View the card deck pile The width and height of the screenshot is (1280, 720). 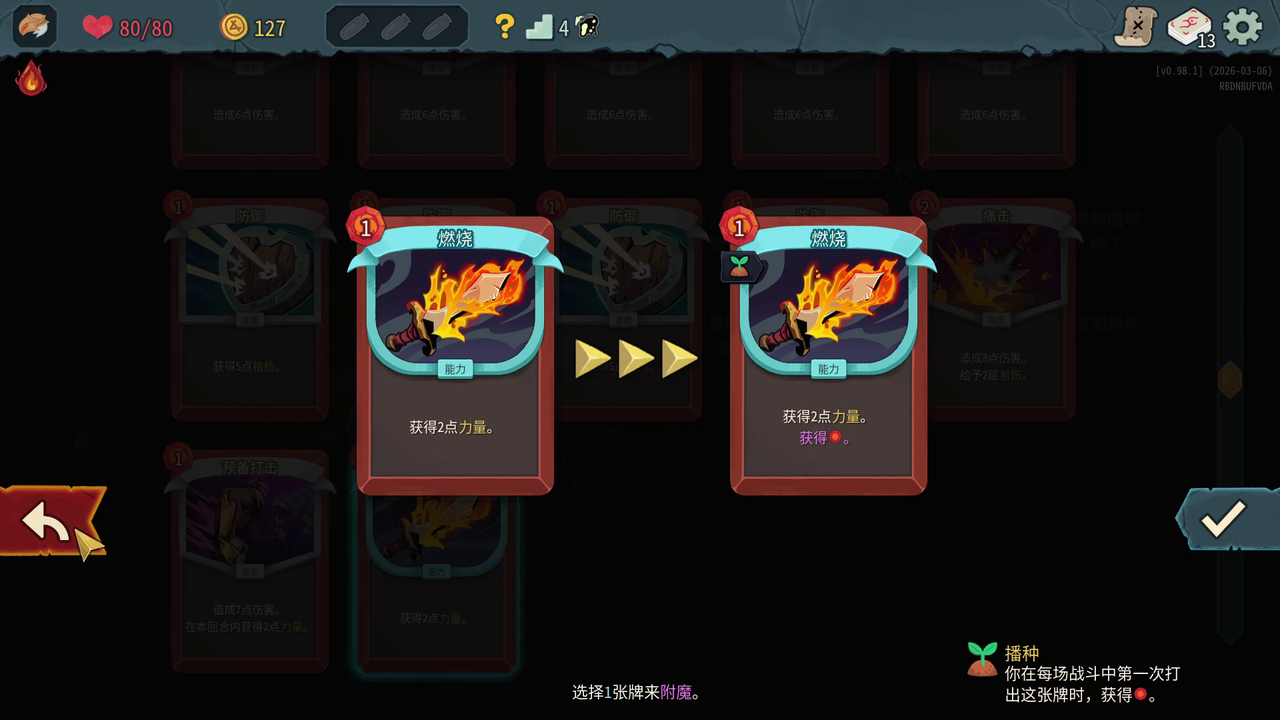1190,27
